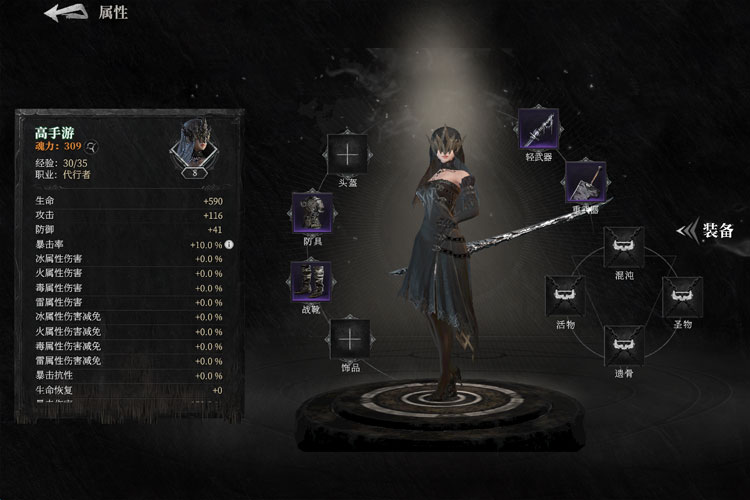Click the magnifier icon next to 魂力

pos(90,146)
